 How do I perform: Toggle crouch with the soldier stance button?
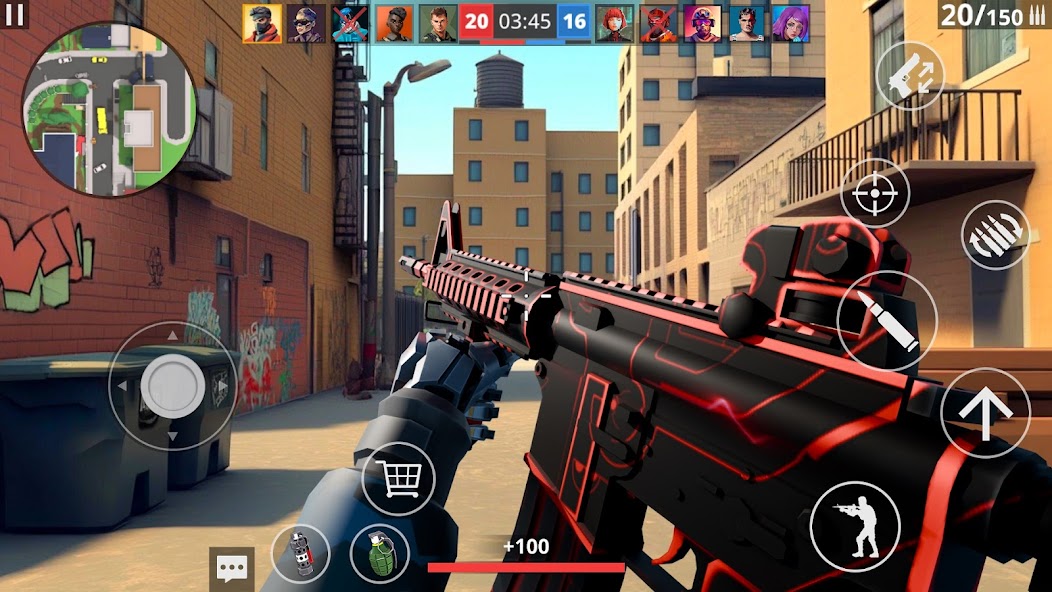[855, 525]
